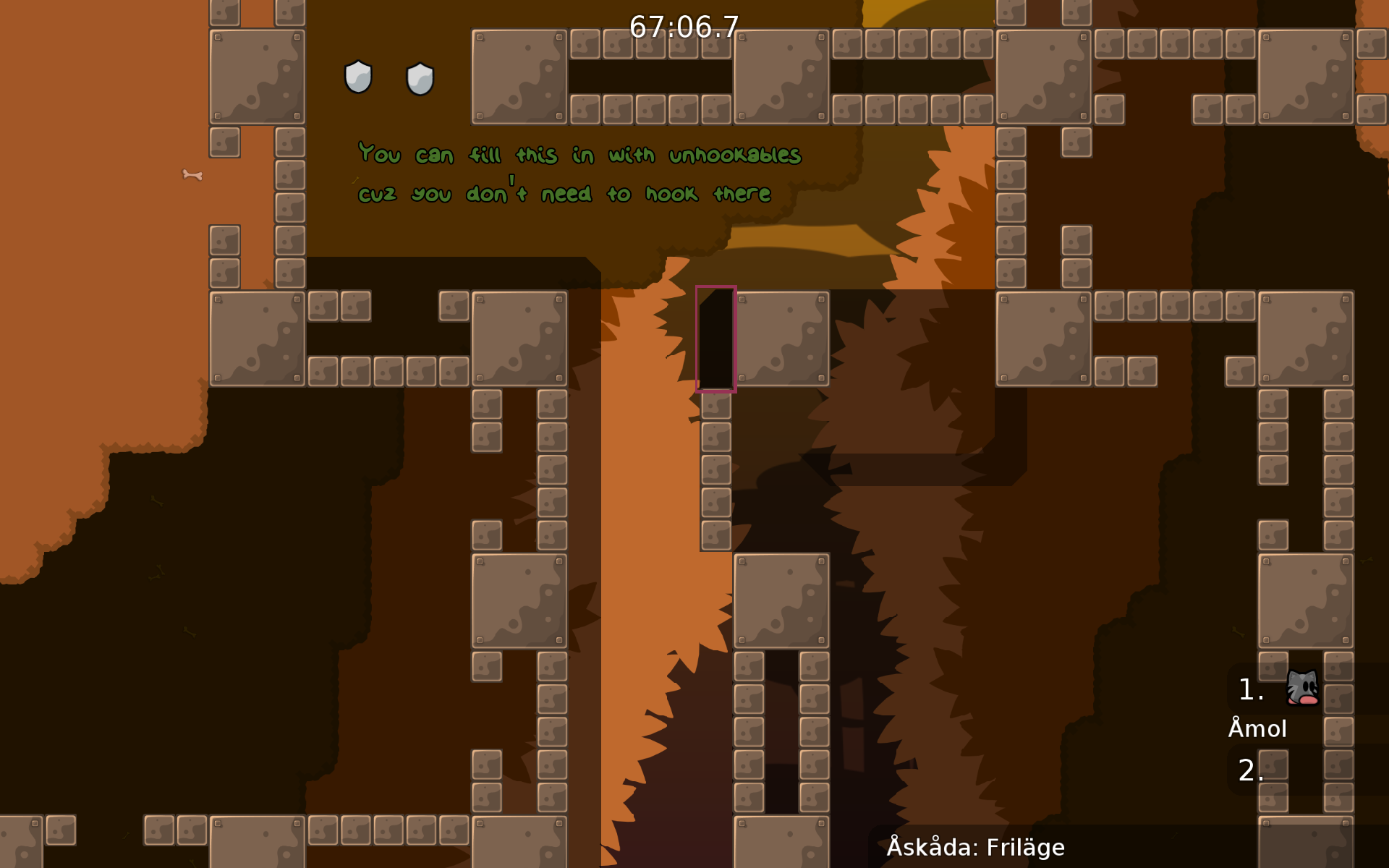The image size is (1389, 868).
Task: Click the stone block right of the pink marker
Action: click(x=782, y=337)
